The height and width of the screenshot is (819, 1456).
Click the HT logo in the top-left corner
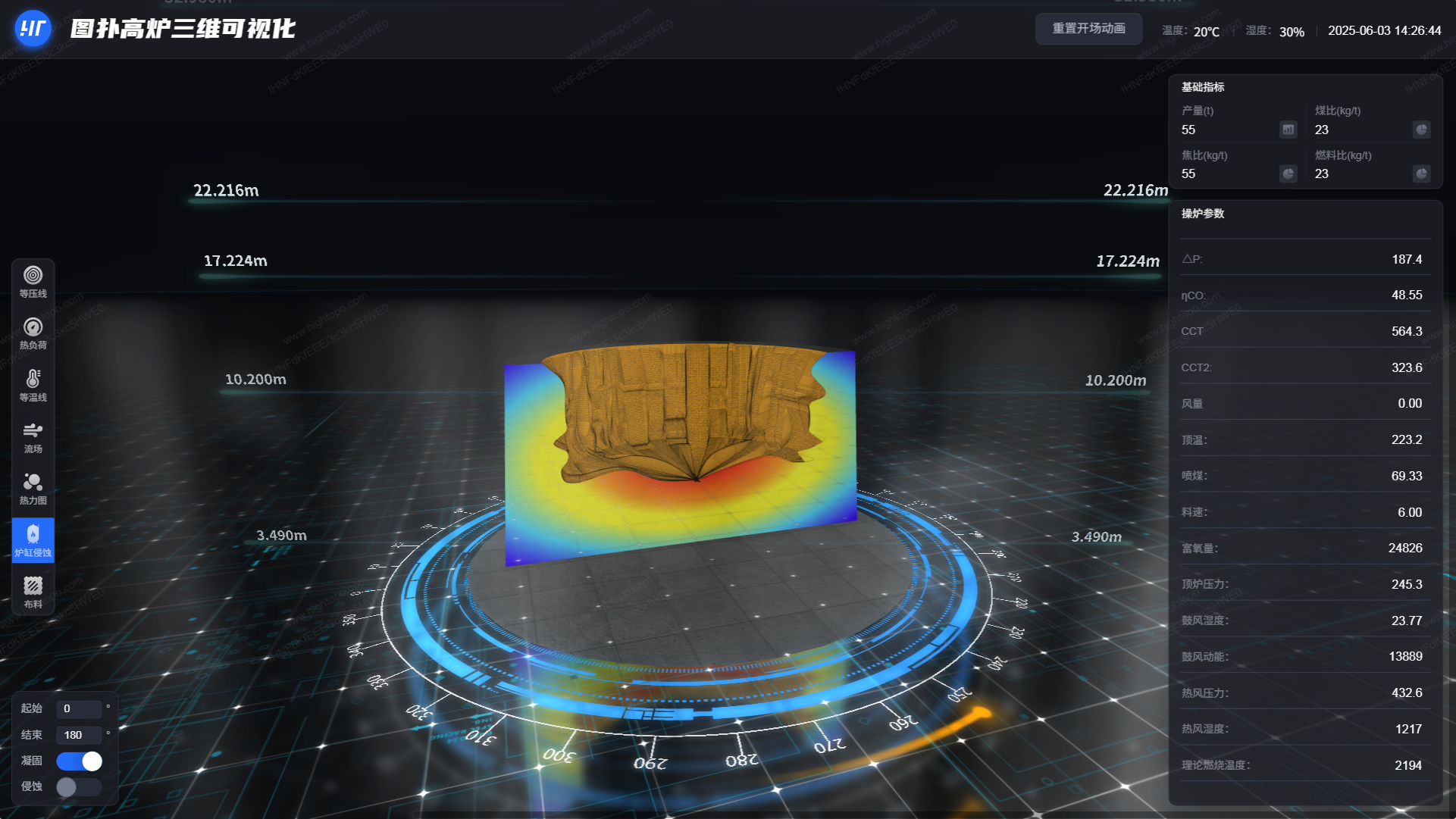coord(32,29)
